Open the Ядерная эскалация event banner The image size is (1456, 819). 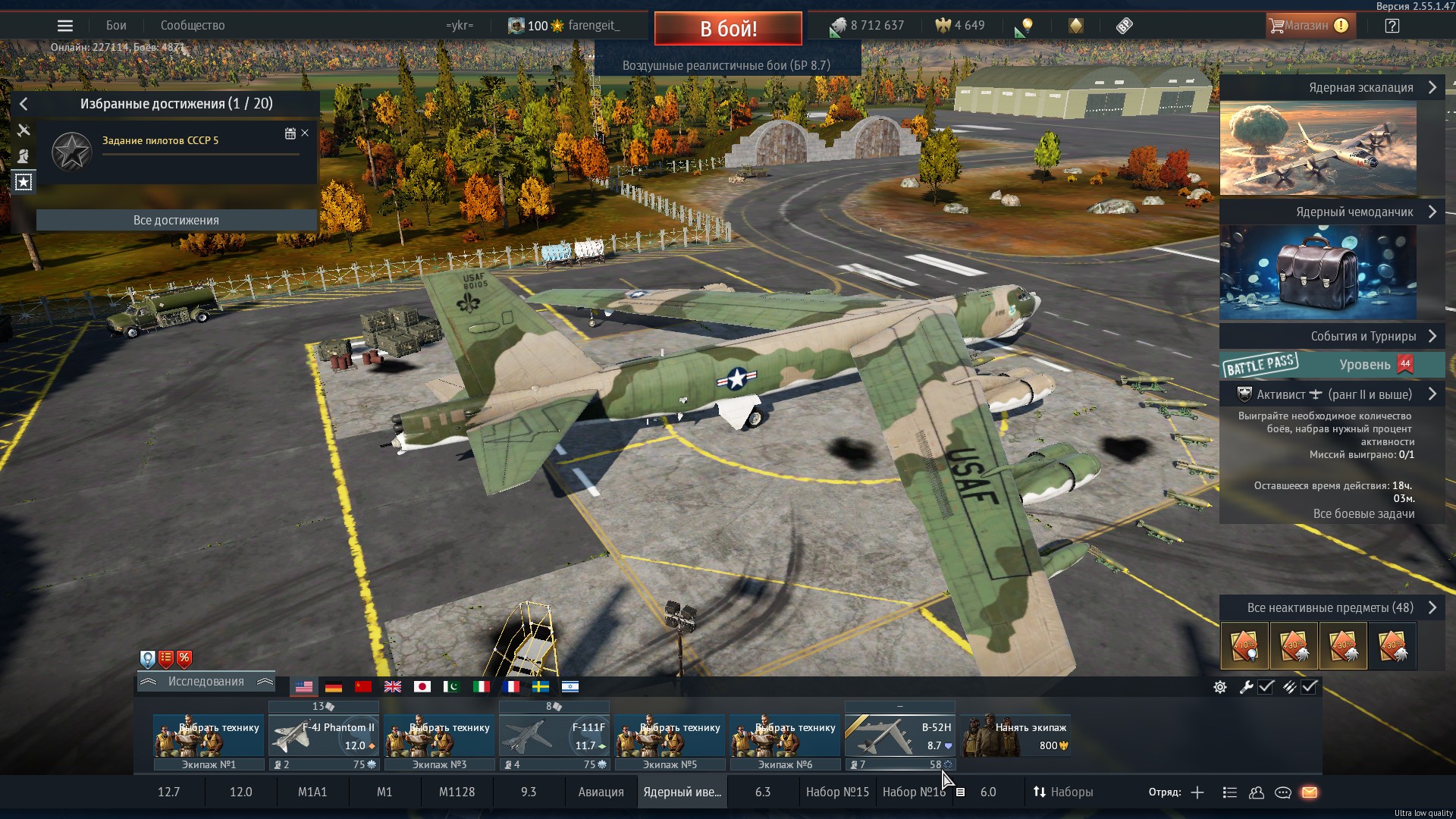tap(1318, 148)
